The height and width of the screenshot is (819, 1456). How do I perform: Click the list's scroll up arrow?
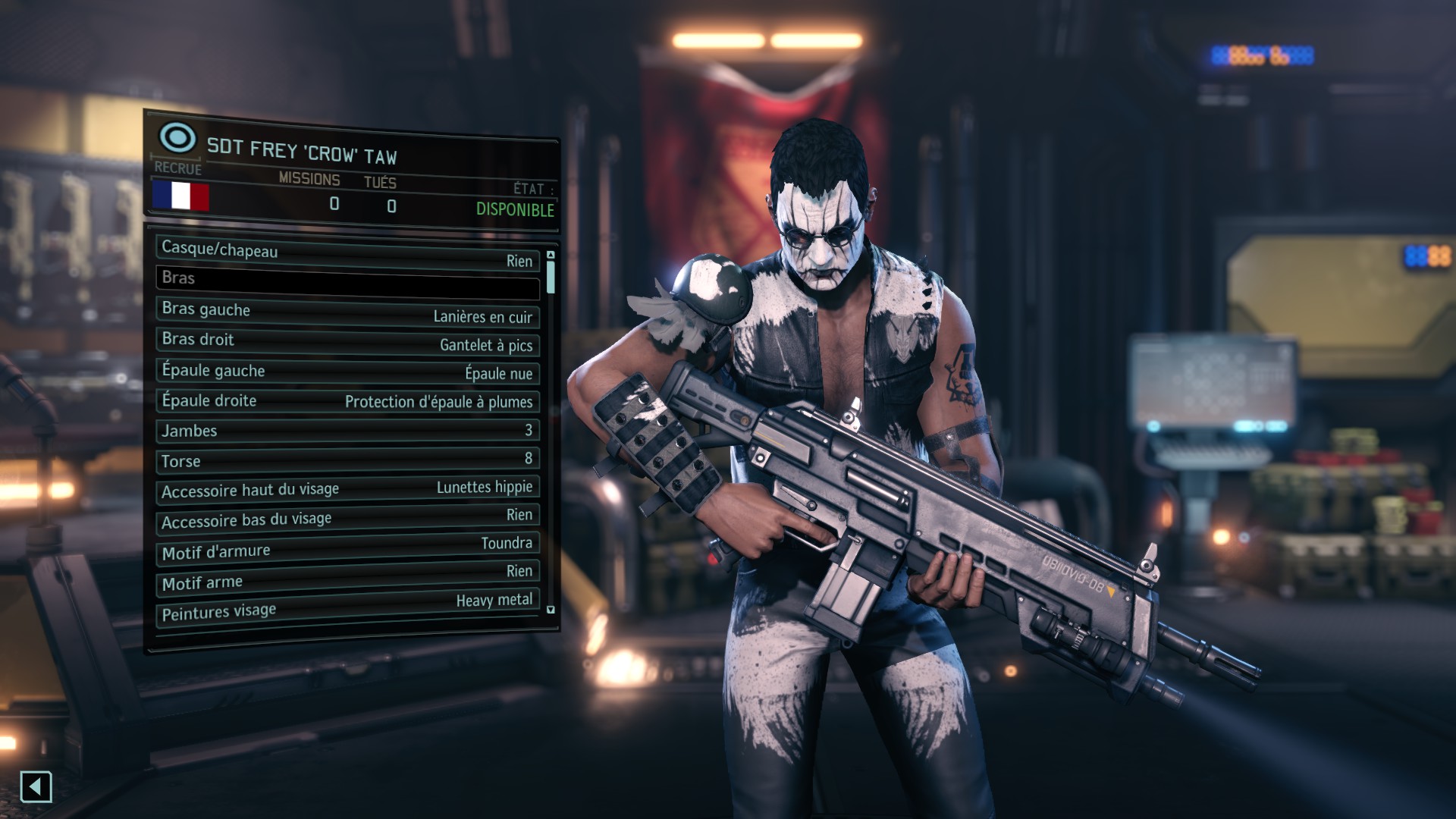(x=551, y=255)
